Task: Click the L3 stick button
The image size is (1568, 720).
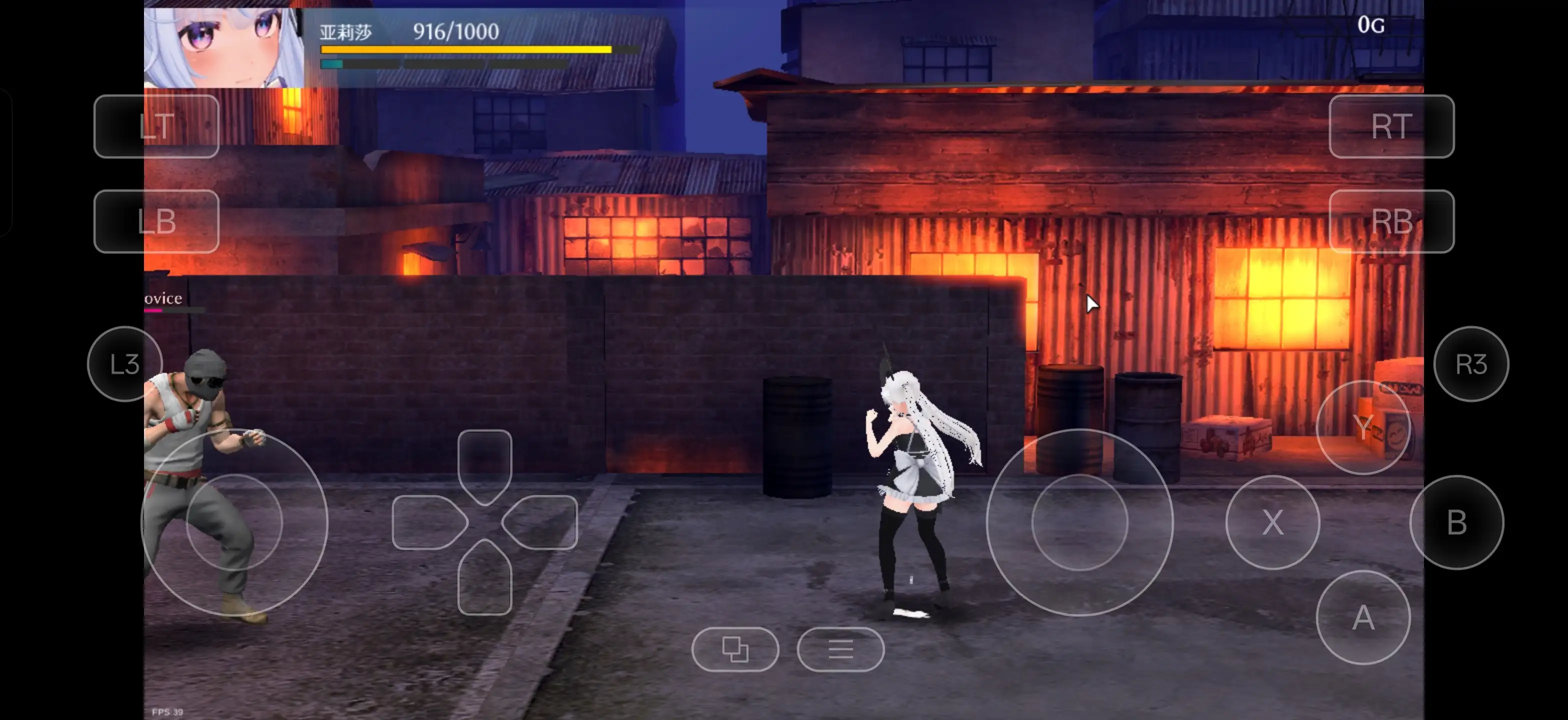Action: 125,364
